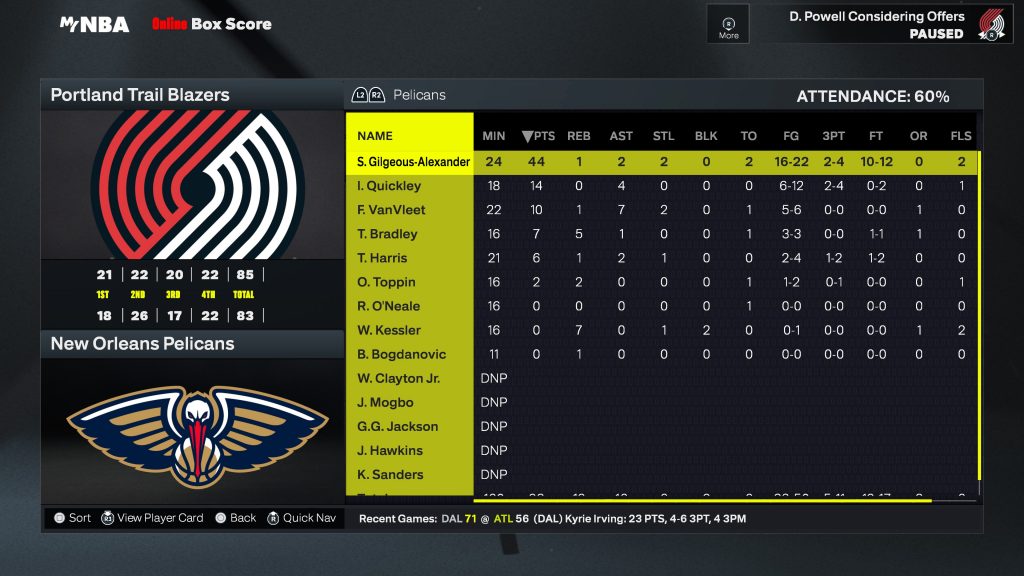Select R. O'Neale's stat line
The image size is (1024, 576).
coord(388,306)
